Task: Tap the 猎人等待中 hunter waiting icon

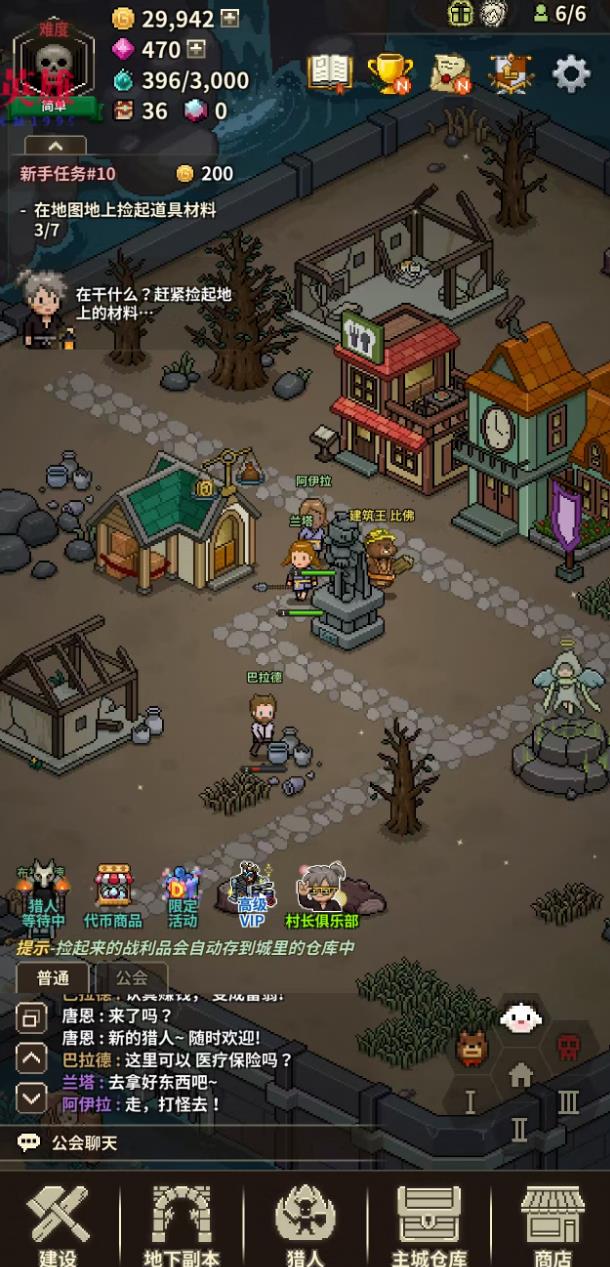Action: 44,895
